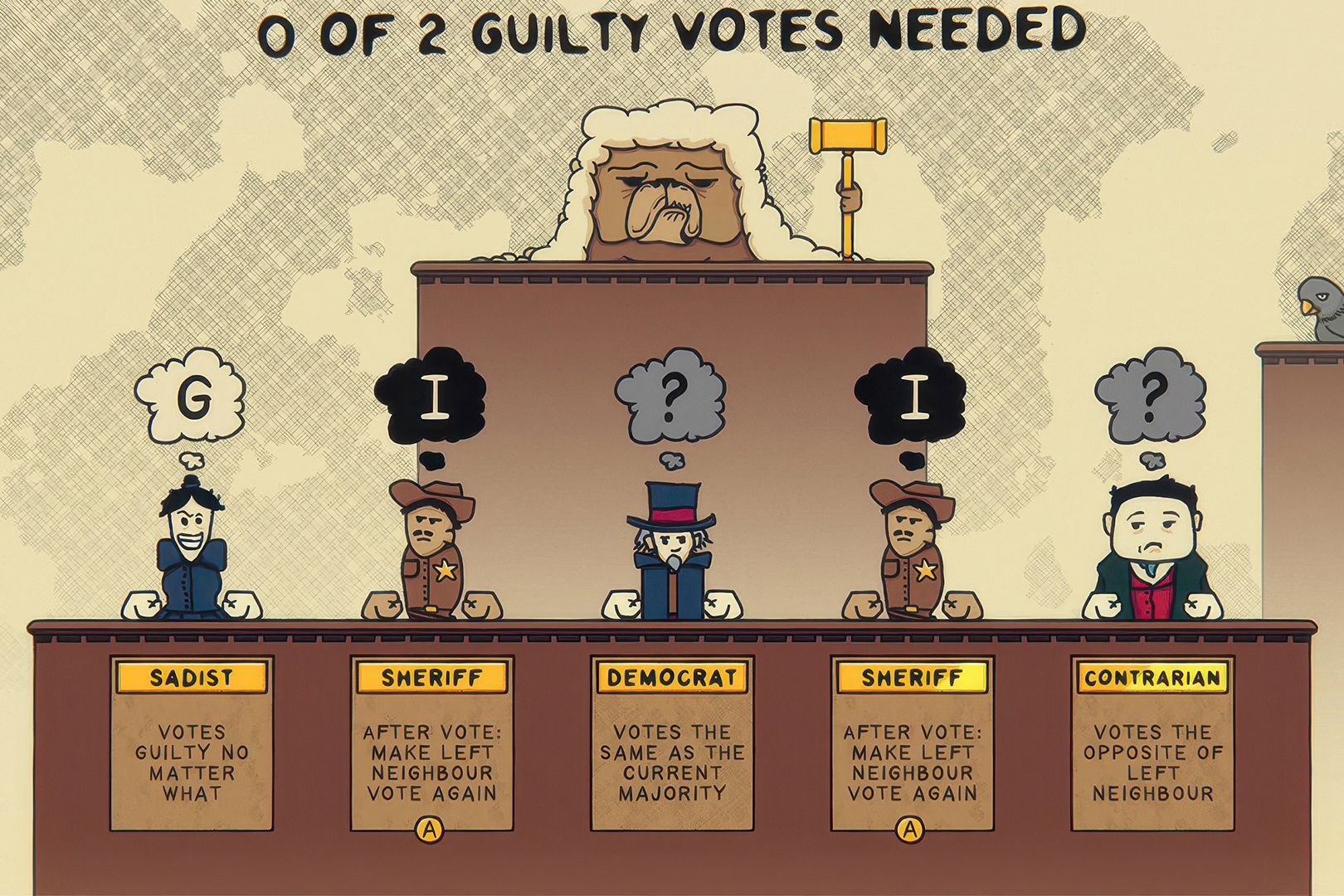Activate the first Sheriff's circular A ability

pyautogui.click(x=431, y=827)
